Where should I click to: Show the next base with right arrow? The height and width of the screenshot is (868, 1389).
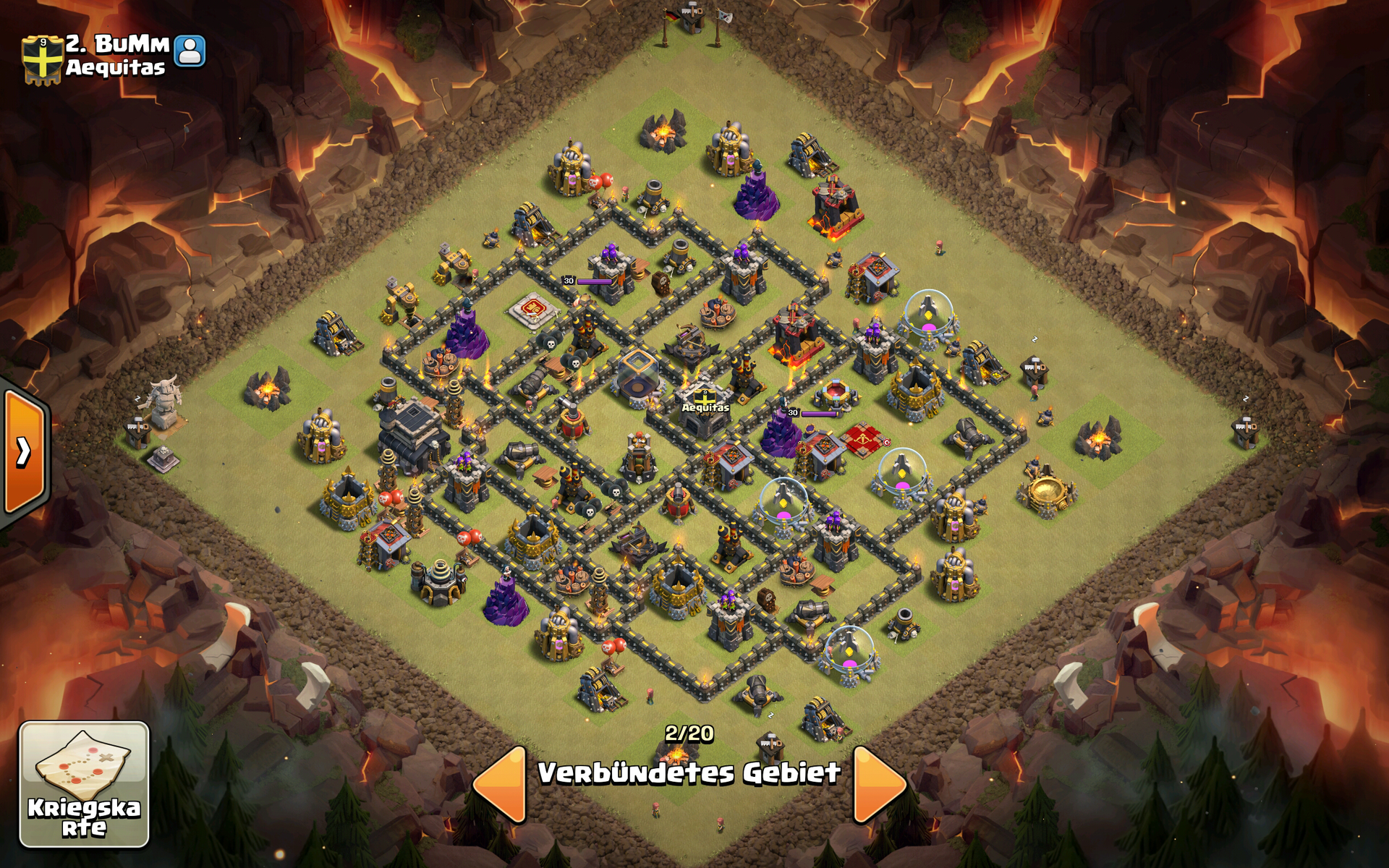point(878,785)
